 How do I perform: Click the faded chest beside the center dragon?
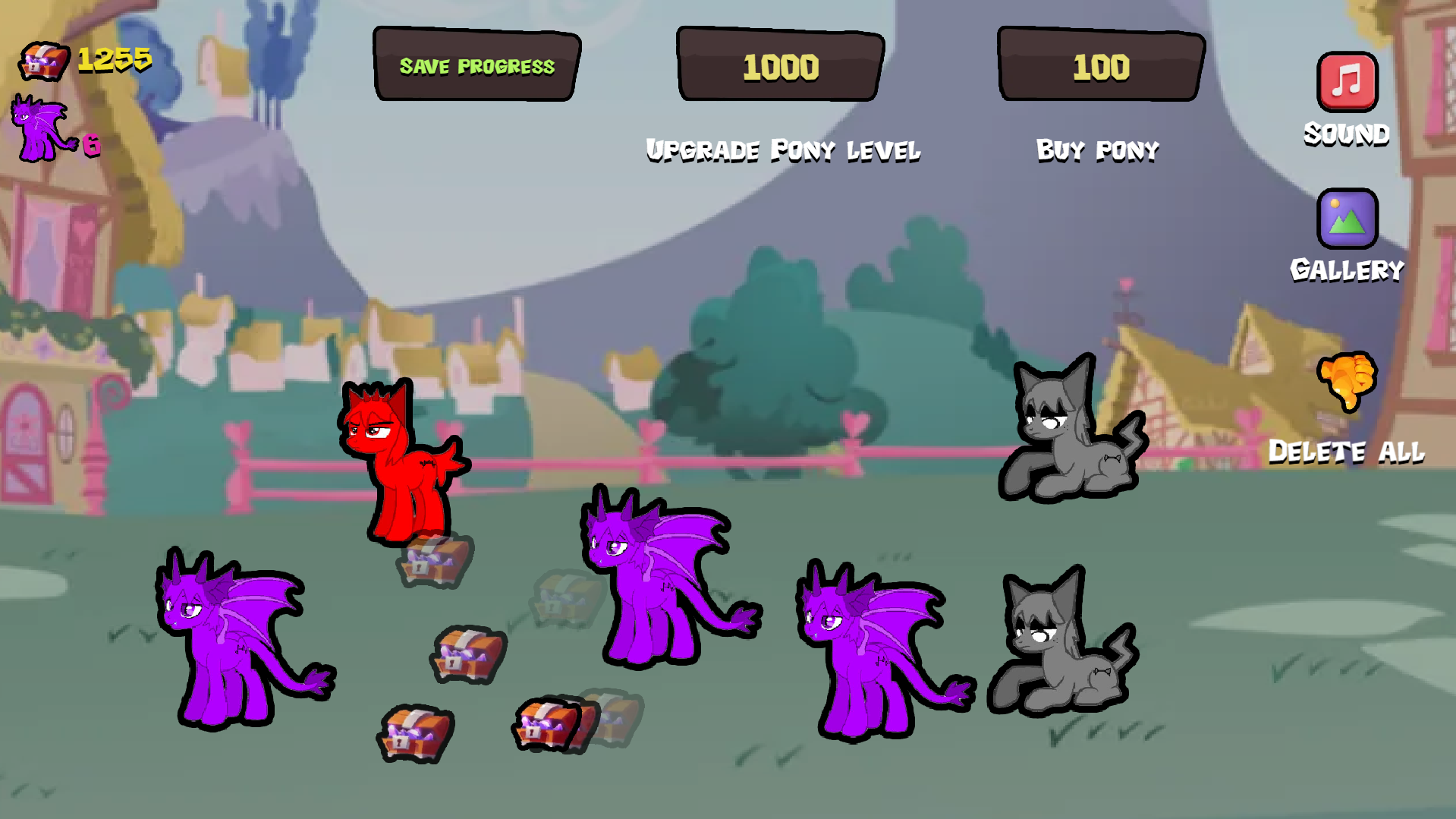tap(565, 600)
